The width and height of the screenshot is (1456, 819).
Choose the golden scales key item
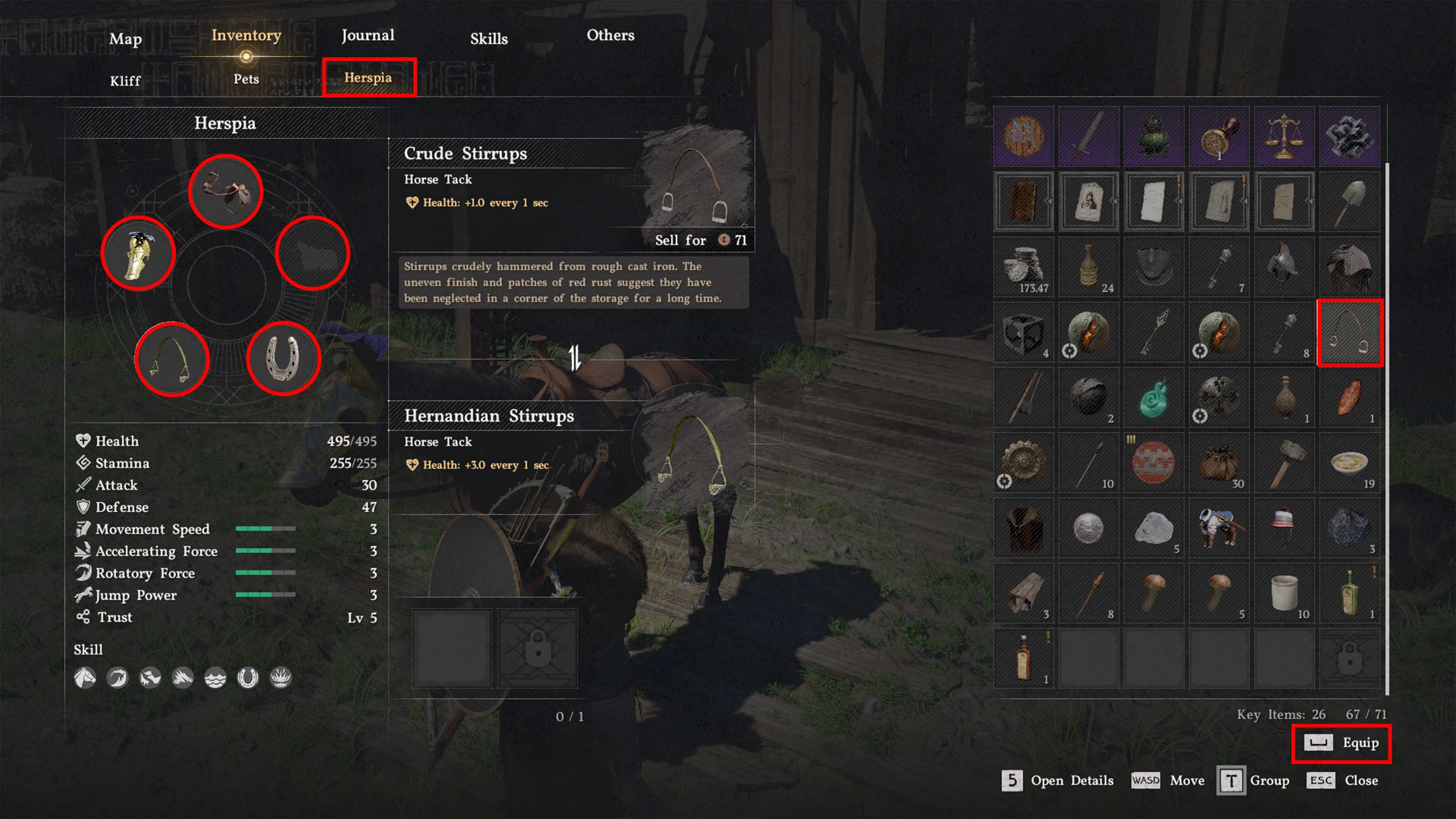pyautogui.click(x=1284, y=136)
